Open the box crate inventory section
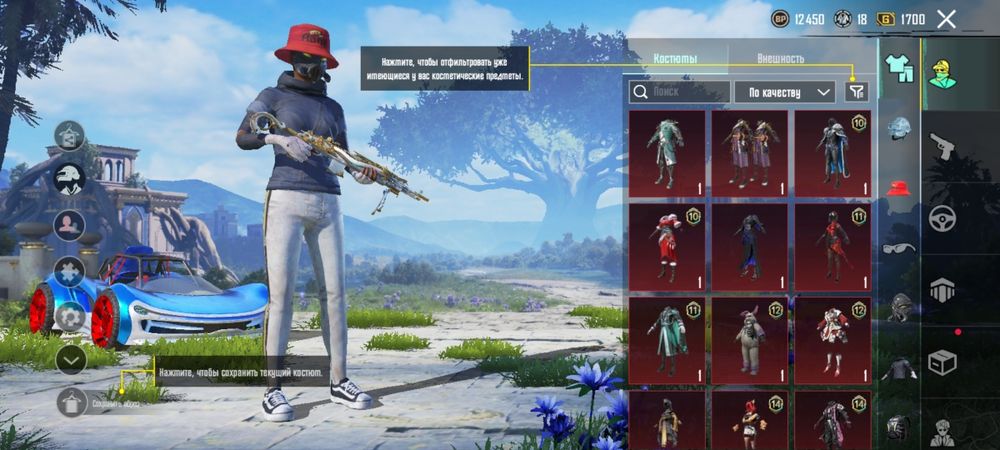 tap(943, 361)
